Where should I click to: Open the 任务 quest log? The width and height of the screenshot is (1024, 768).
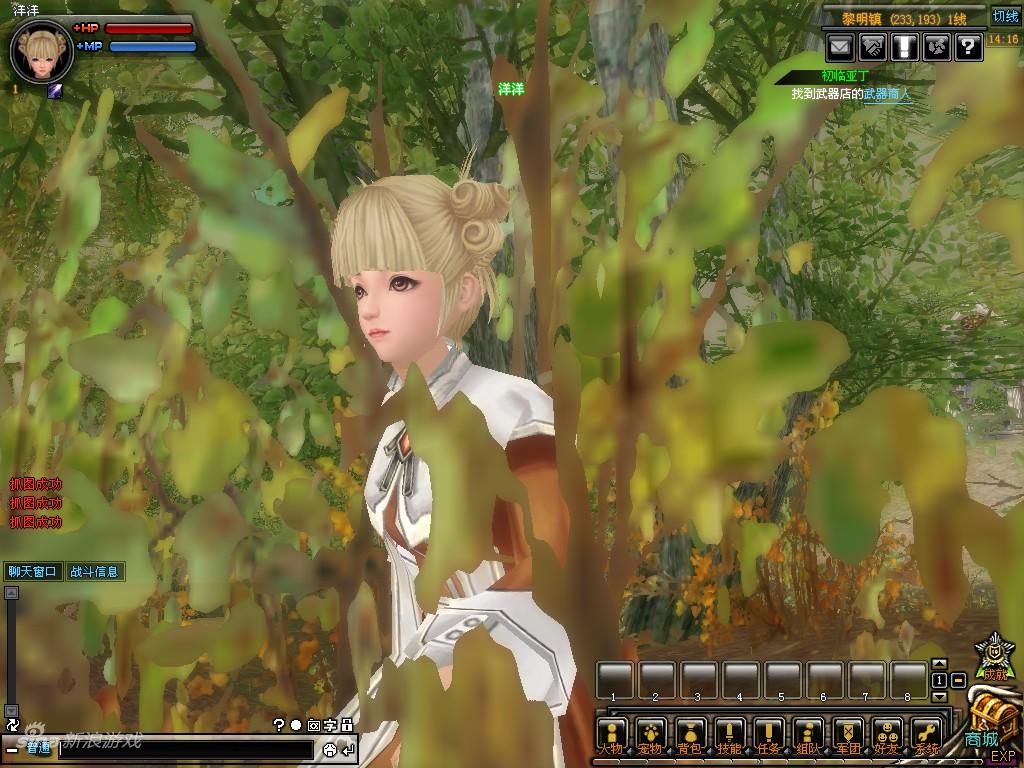pyautogui.click(x=768, y=735)
